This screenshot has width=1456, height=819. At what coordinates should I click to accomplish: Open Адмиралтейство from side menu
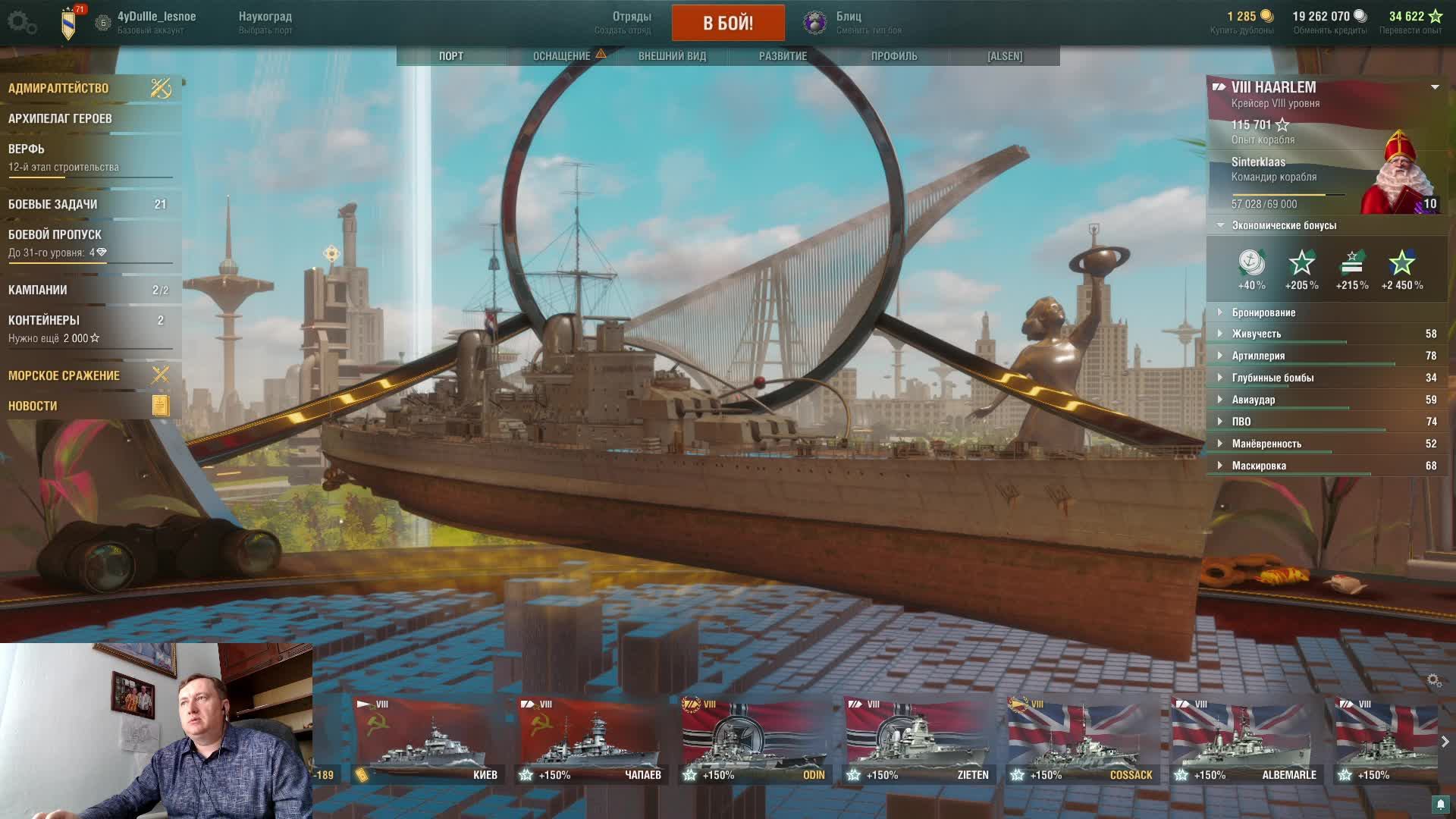[x=59, y=88]
